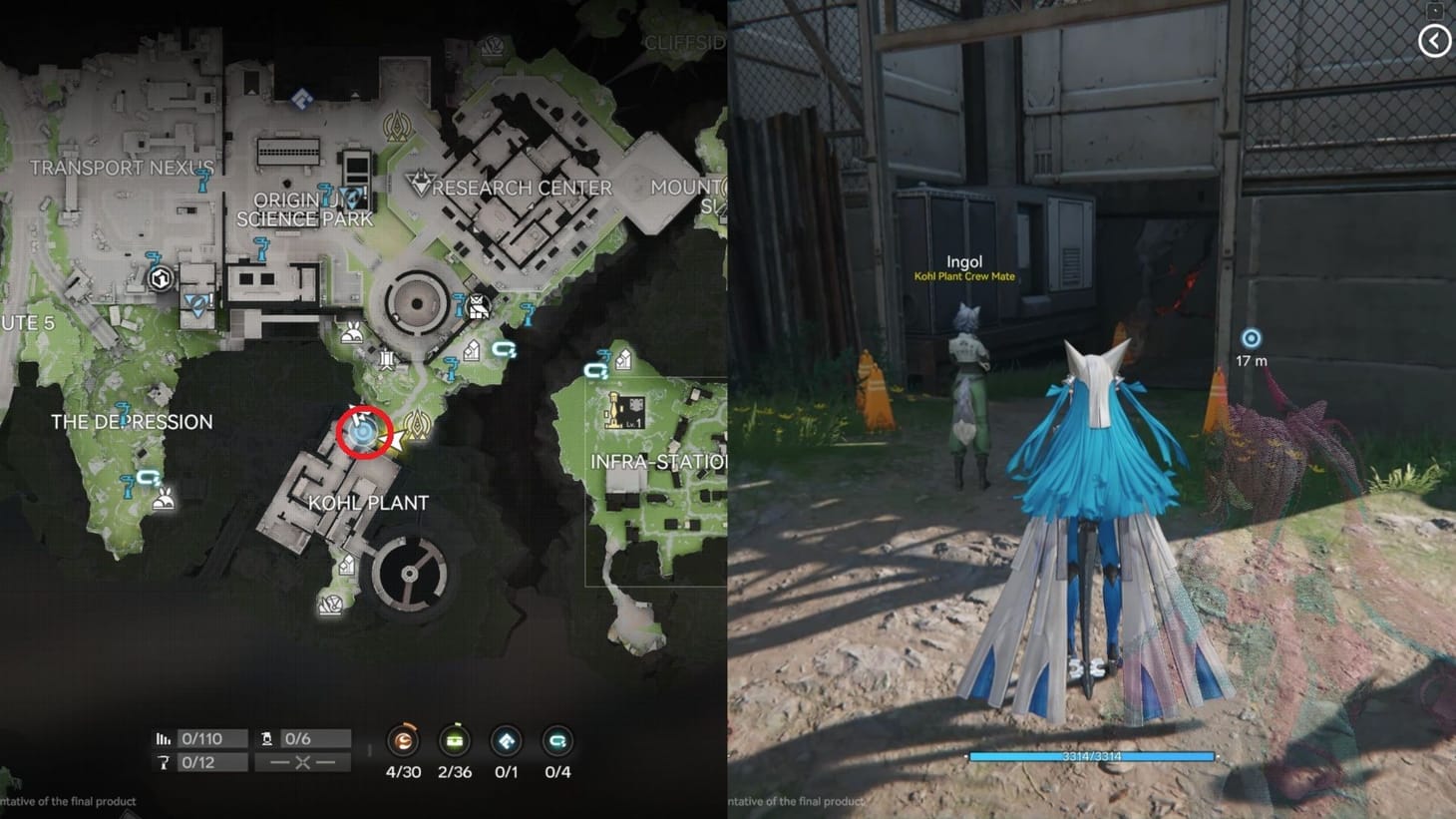1456x819 pixels.
Task: Select the circled teleport waypoint at Kohl Plant
Action: (364, 432)
